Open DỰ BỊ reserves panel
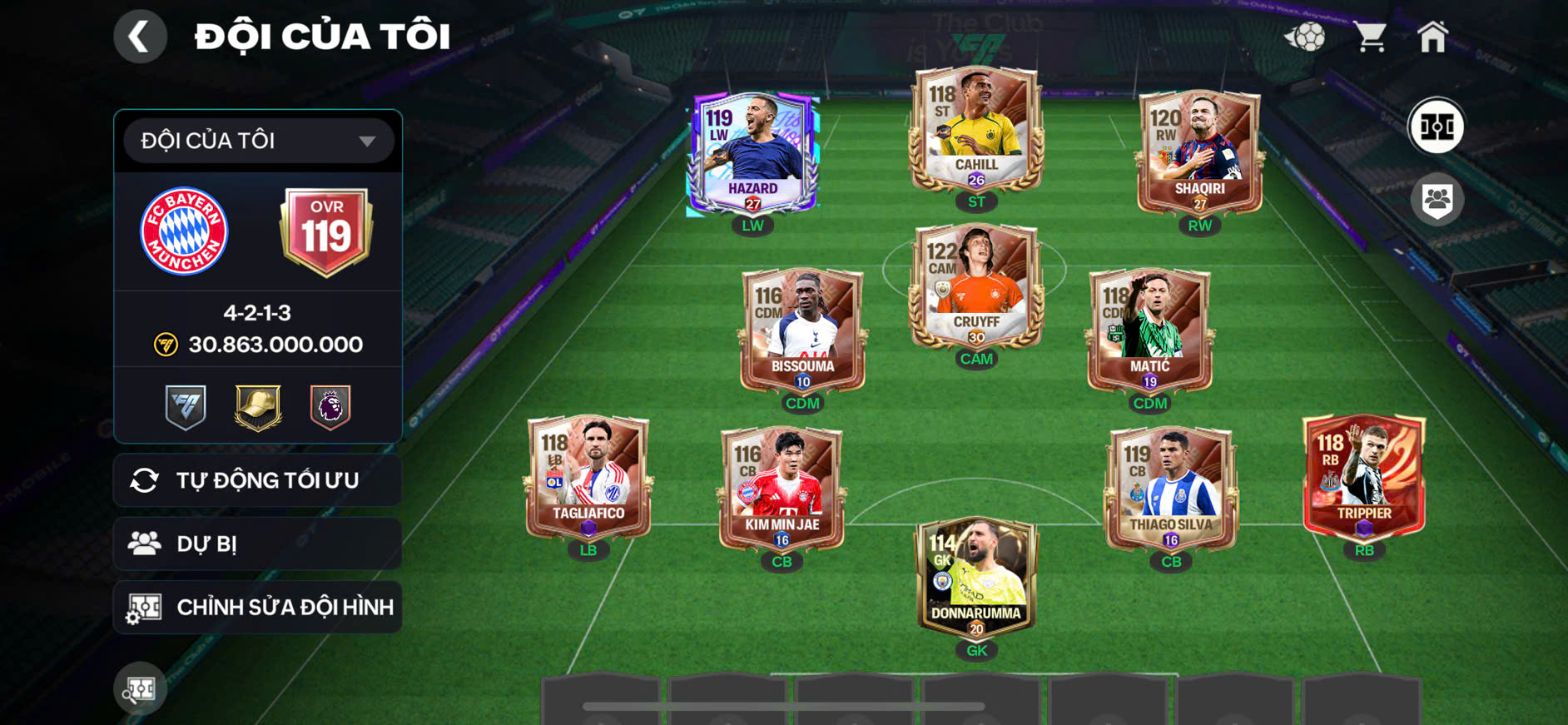This screenshot has height=725, width=1568. coord(257,544)
